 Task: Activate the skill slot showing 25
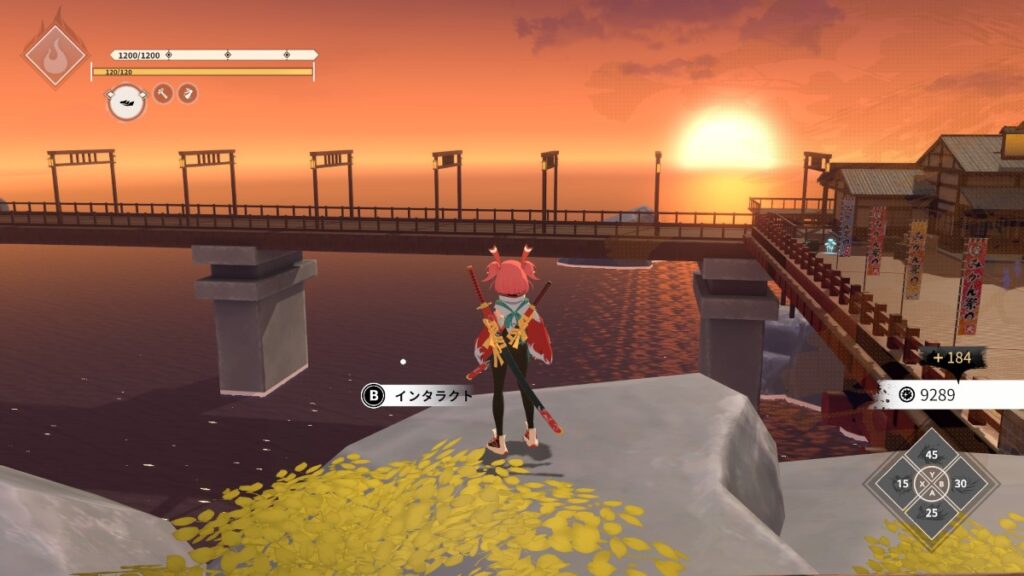point(932,513)
